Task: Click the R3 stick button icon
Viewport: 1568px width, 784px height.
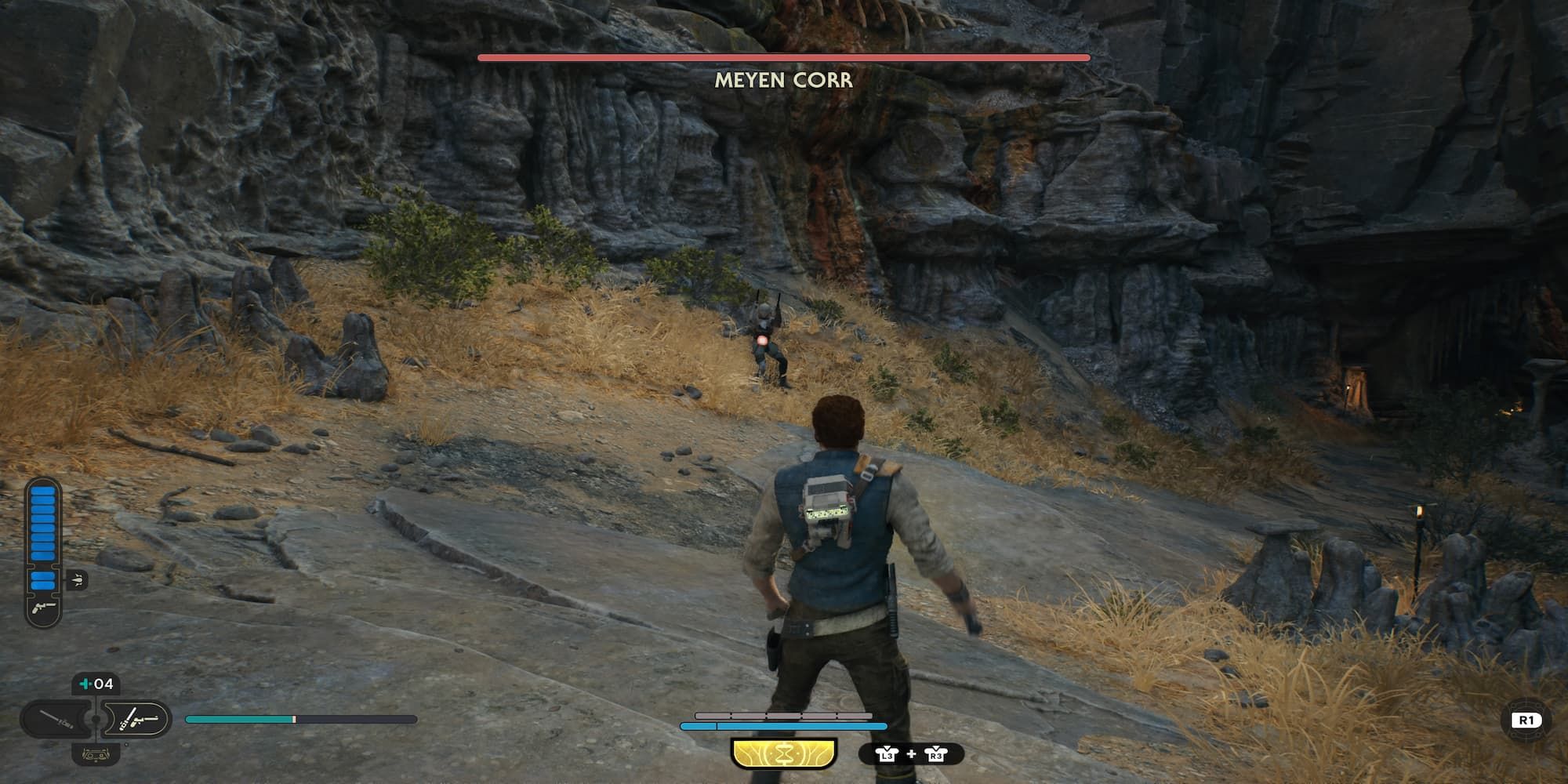Action: [x=936, y=755]
